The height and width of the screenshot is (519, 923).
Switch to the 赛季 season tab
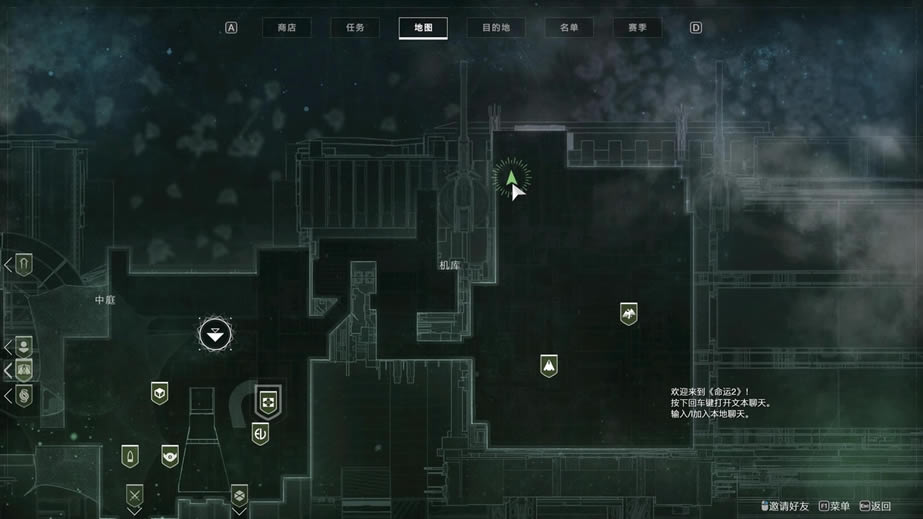click(x=637, y=28)
